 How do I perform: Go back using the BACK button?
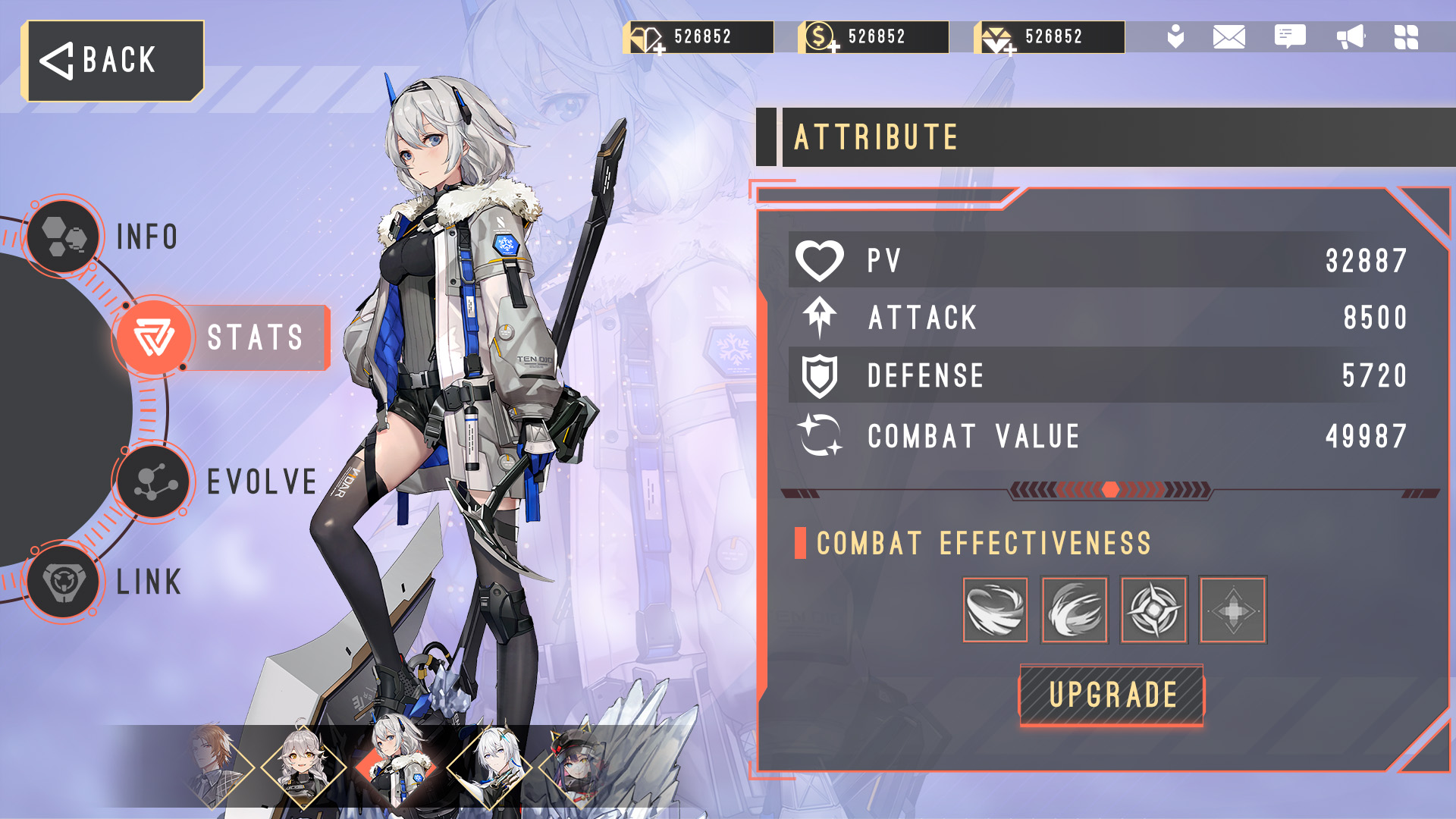pos(114,61)
